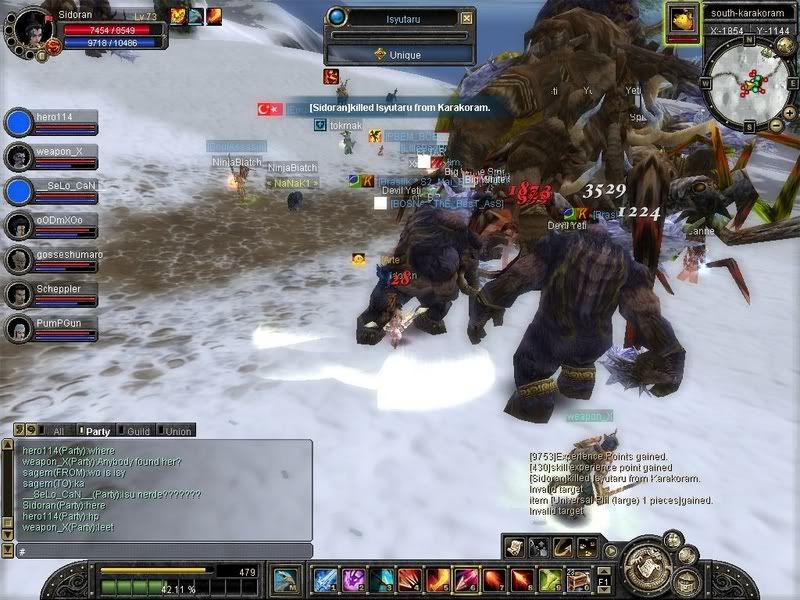Select party member gosseshumaro
800x600 pixels.
(60, 260)
